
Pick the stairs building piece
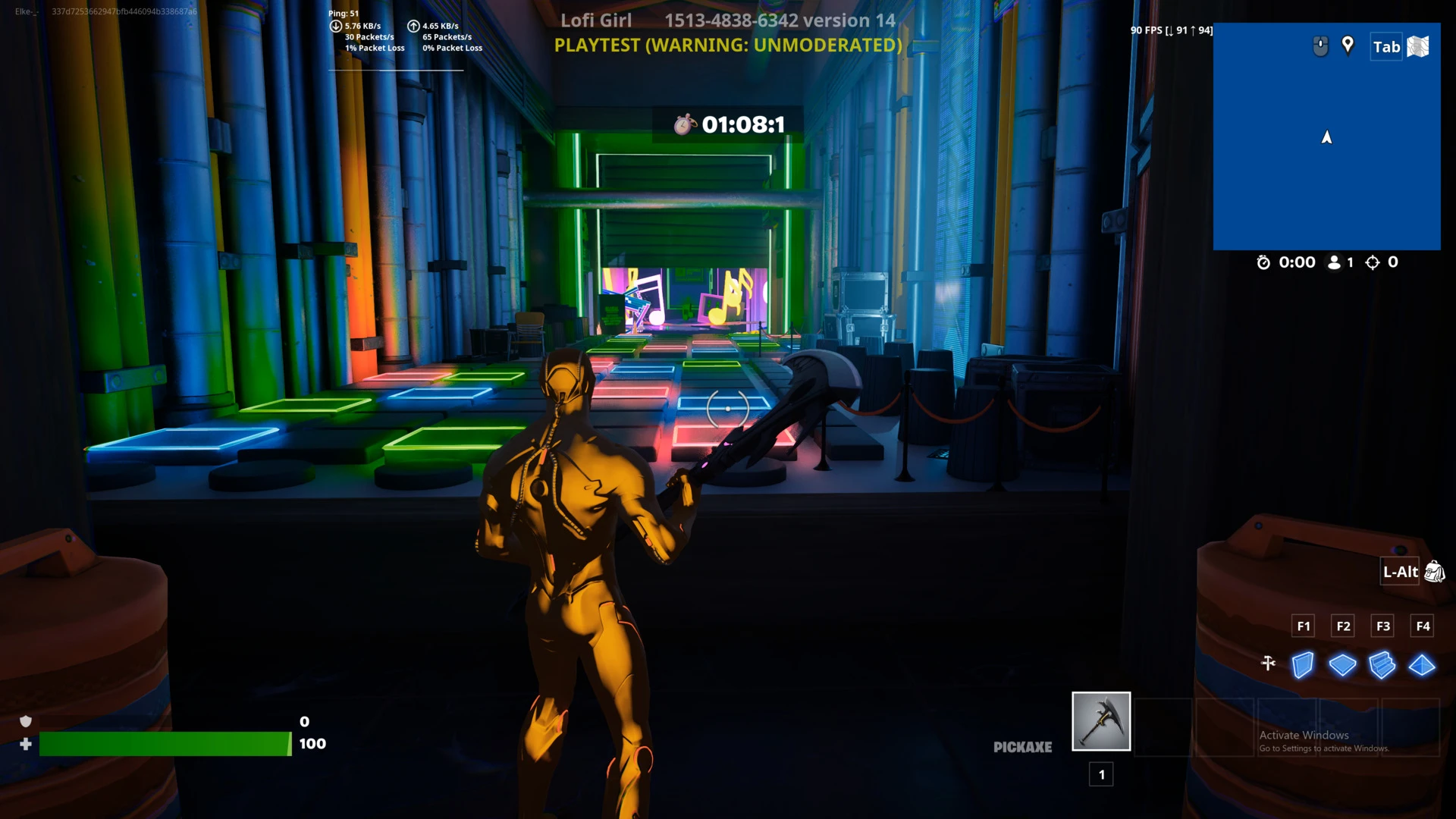1382,665
